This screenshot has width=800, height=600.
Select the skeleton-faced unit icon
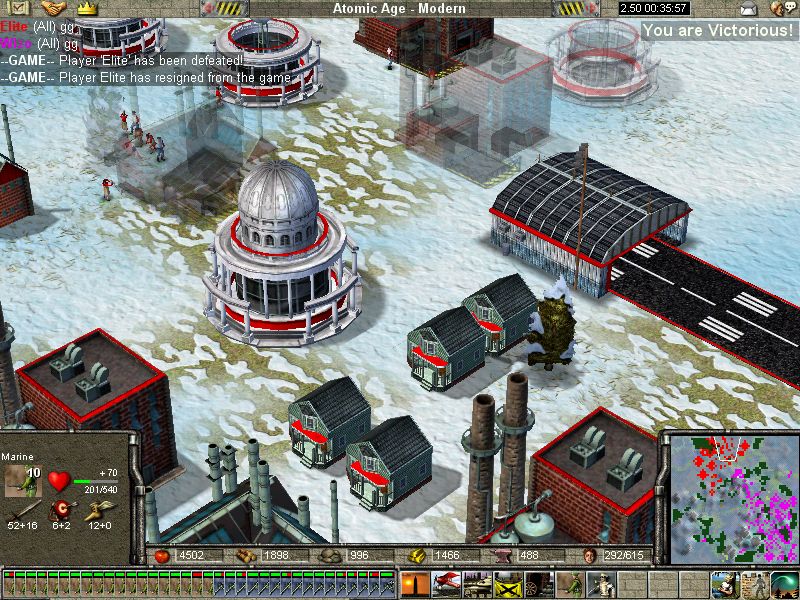602,582
